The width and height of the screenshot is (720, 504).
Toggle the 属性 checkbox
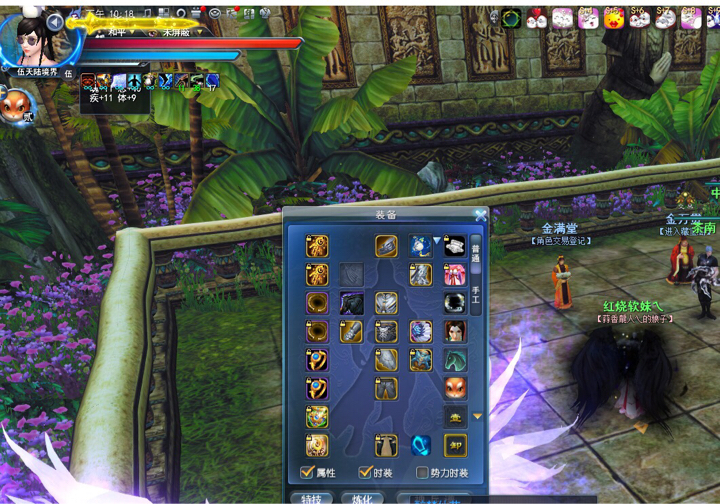click(308, 472)
